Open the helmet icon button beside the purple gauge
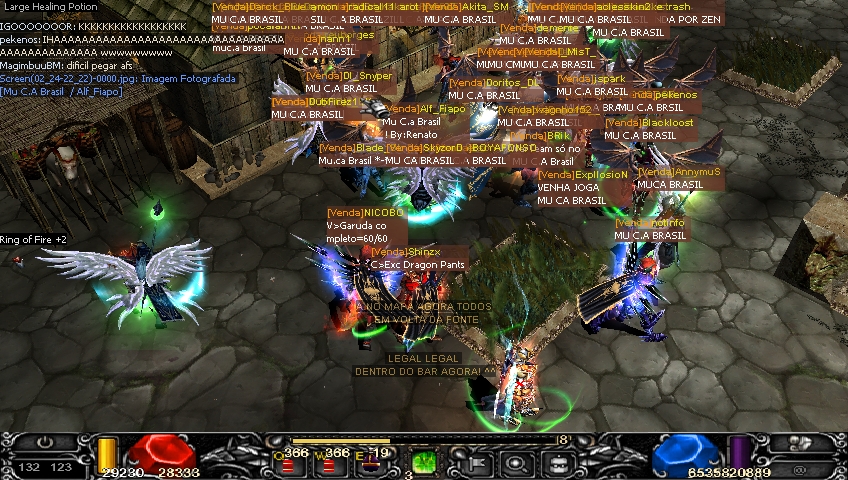This screenshot has height=480, width=848. (x=800, y=442)
